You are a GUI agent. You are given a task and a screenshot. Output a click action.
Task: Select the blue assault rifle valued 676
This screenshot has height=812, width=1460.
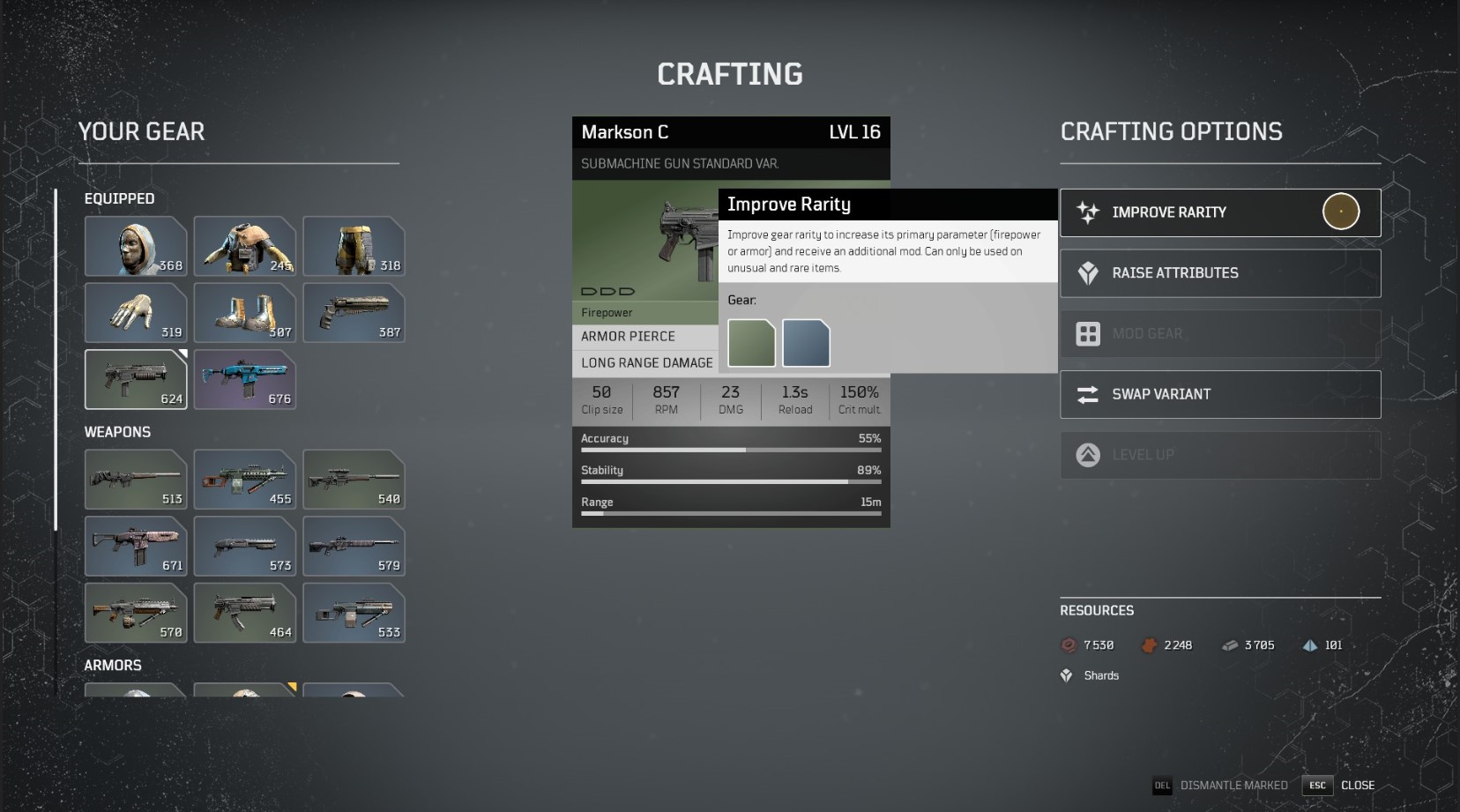coord(244,379)
